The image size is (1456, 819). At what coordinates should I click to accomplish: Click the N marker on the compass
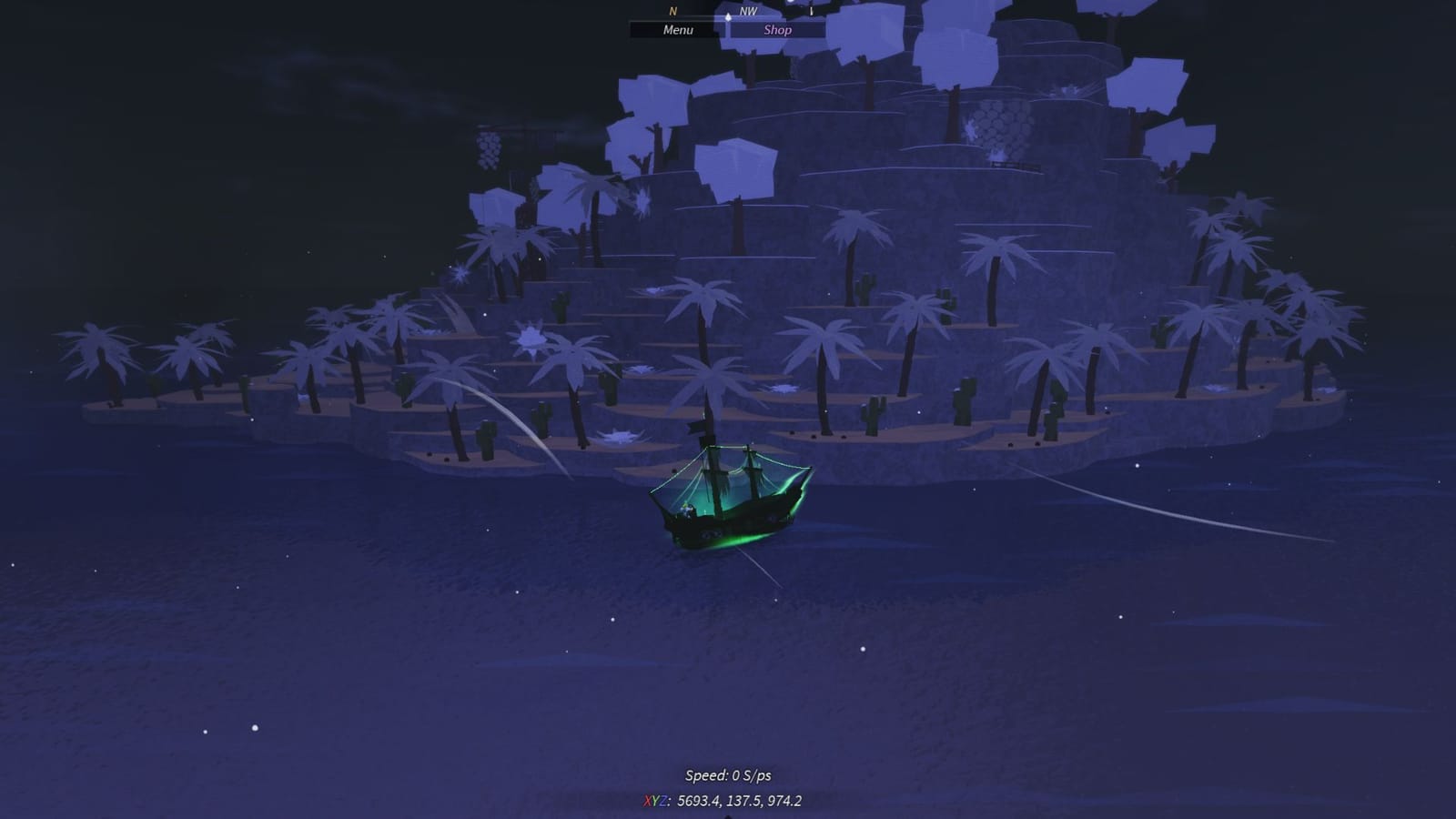coord(672,12)
